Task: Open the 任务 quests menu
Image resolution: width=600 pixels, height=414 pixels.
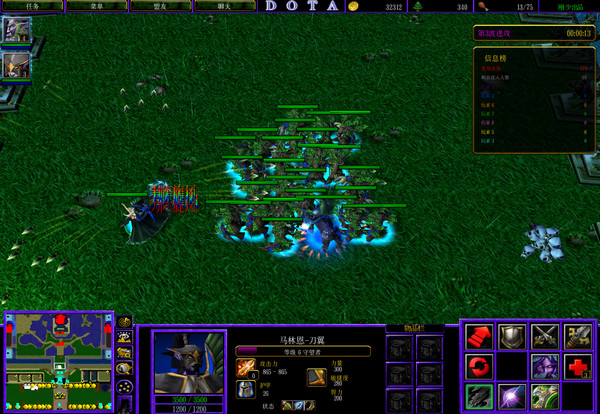Action: tap(32, 5)
